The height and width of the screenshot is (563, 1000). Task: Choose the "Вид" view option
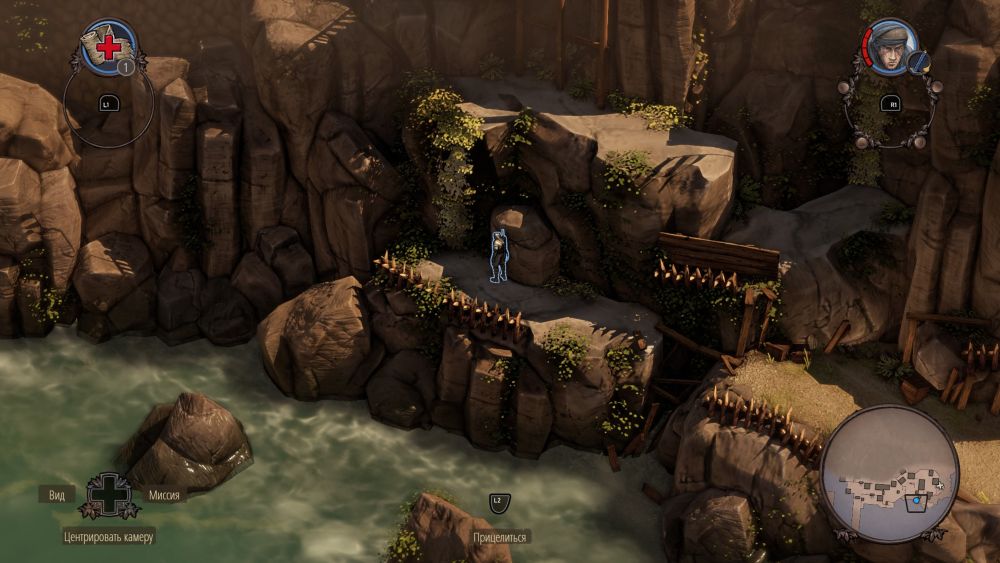coord(56,495)
